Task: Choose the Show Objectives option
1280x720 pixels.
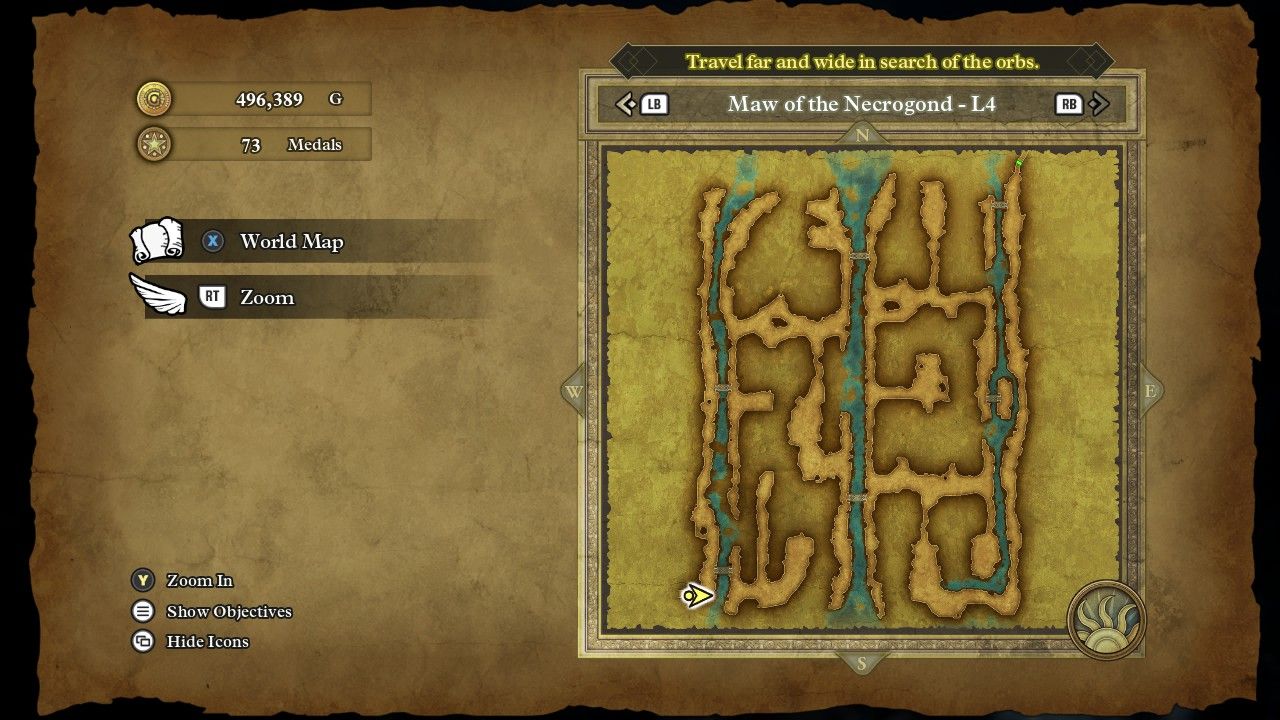Action: click(x=228, y=612)
